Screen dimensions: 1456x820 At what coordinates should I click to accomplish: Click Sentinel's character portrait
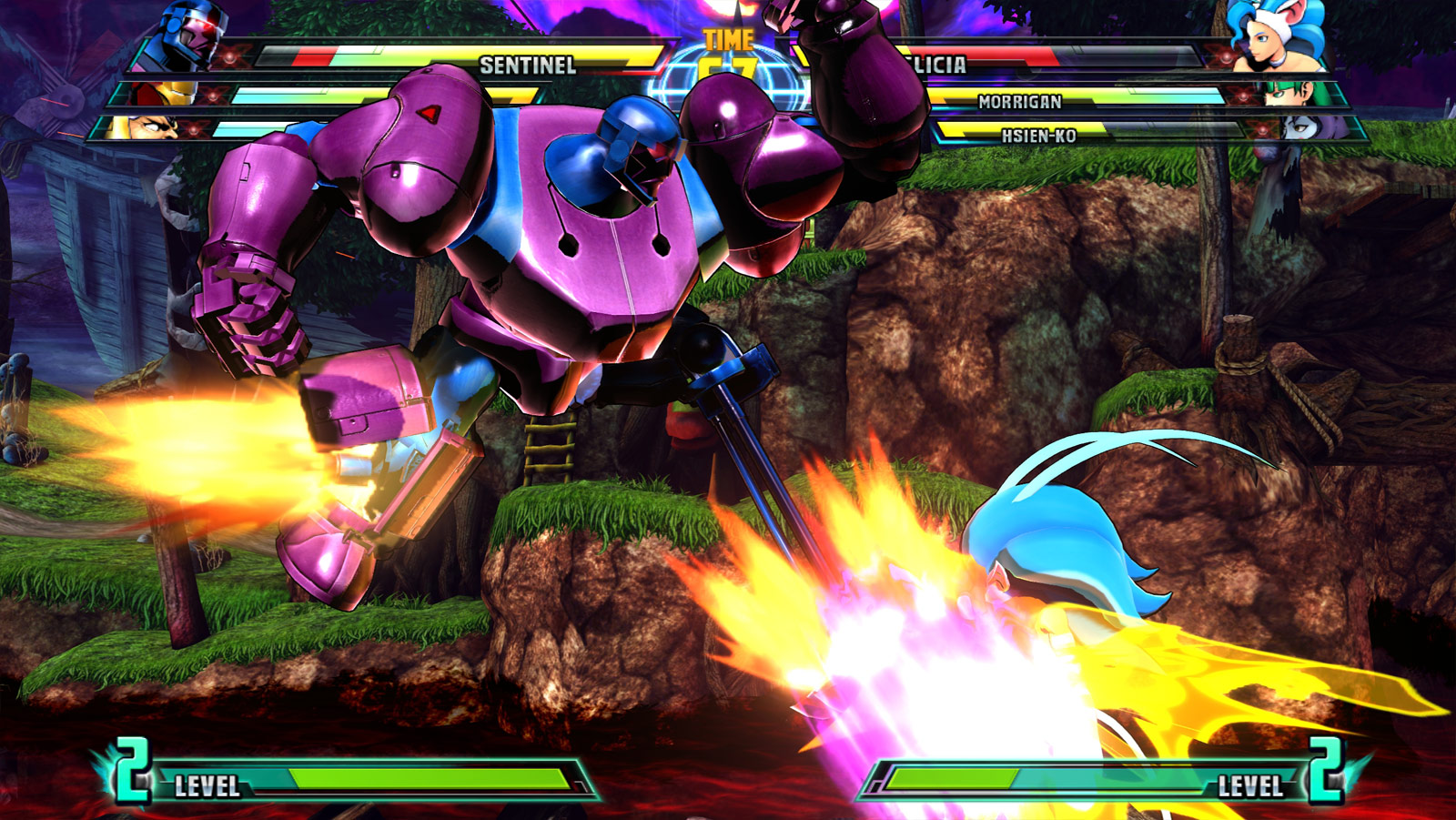point(187,35)
